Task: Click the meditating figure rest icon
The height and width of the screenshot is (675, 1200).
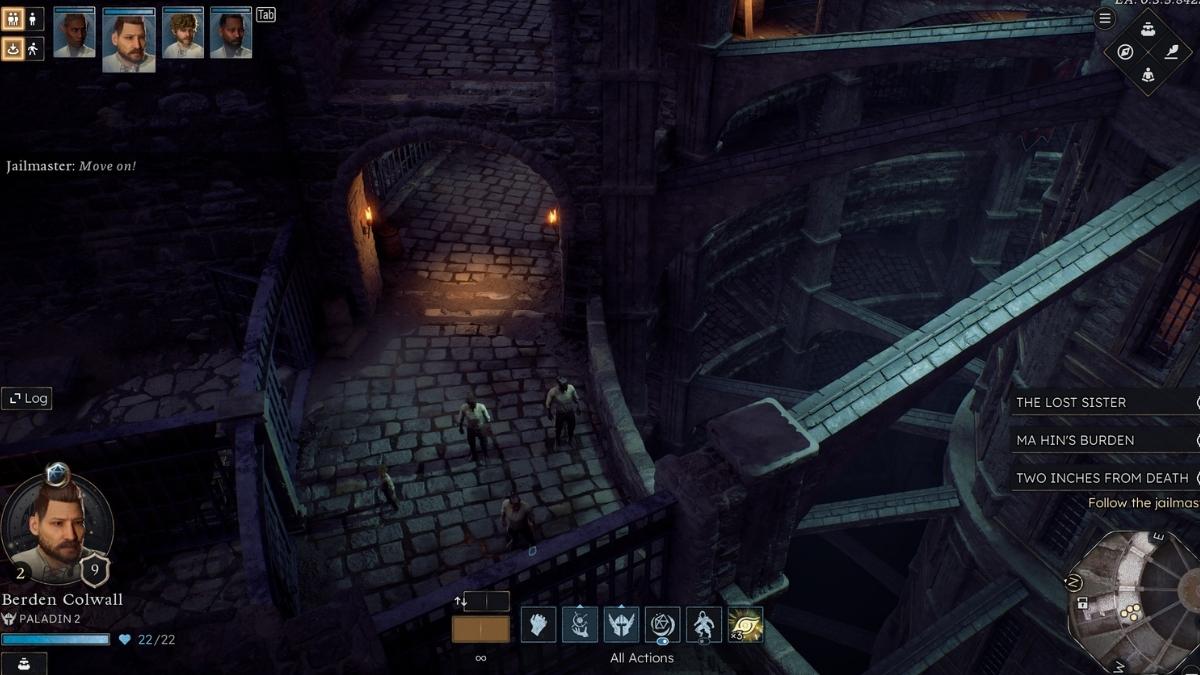Action: point(1148,74)
